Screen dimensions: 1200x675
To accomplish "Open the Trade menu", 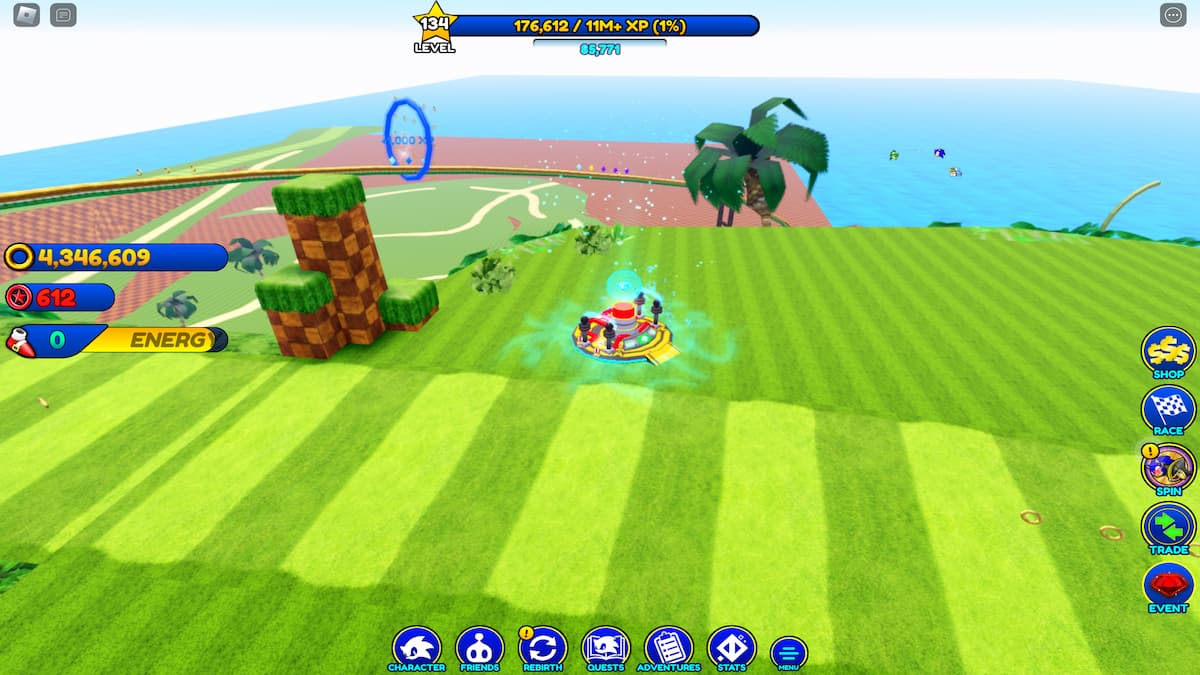I will (x=1168, y=526).
